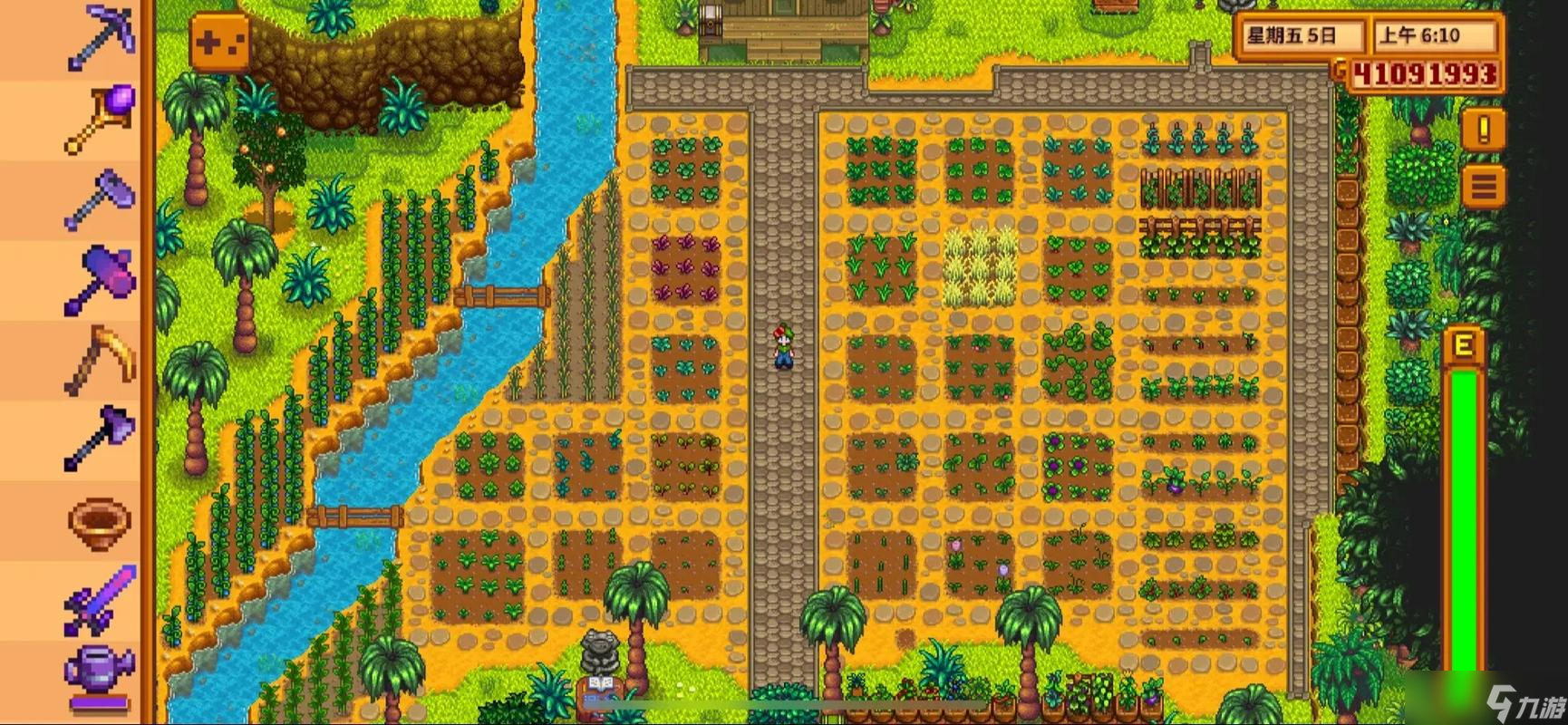Choose the purple-orb scepter toolbar slot
1568x725 pixels.
coord(102,118)
